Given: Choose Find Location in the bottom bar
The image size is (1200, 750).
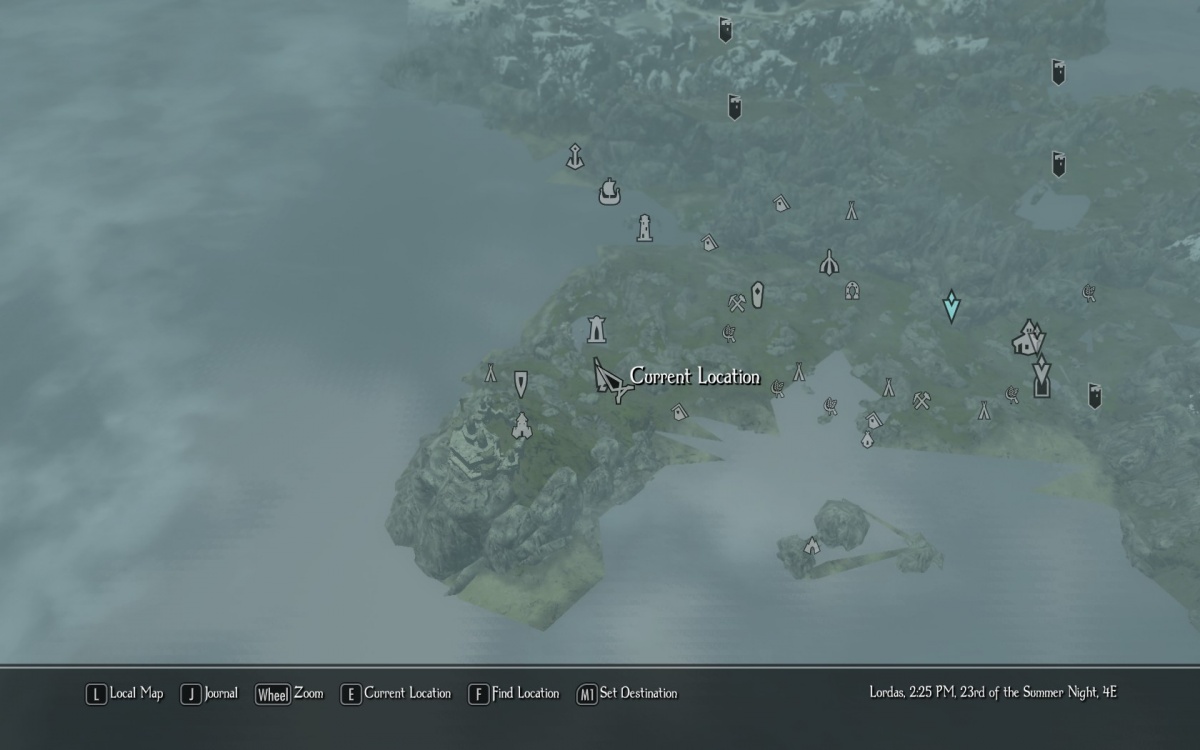Looking at the screenshot, I should (x=514, y=693).
